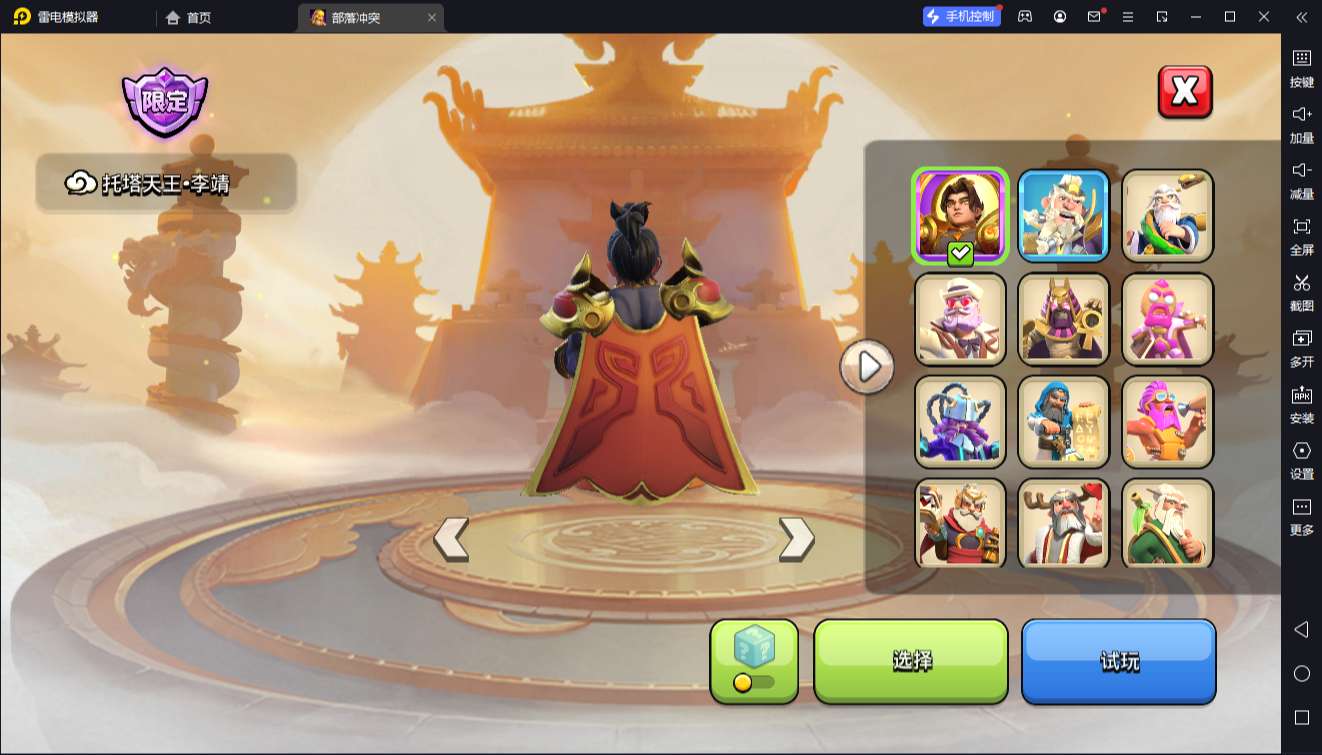1322x755 pixels.
Task: Rotate hero with right arrow
Action: coord(796,539)
